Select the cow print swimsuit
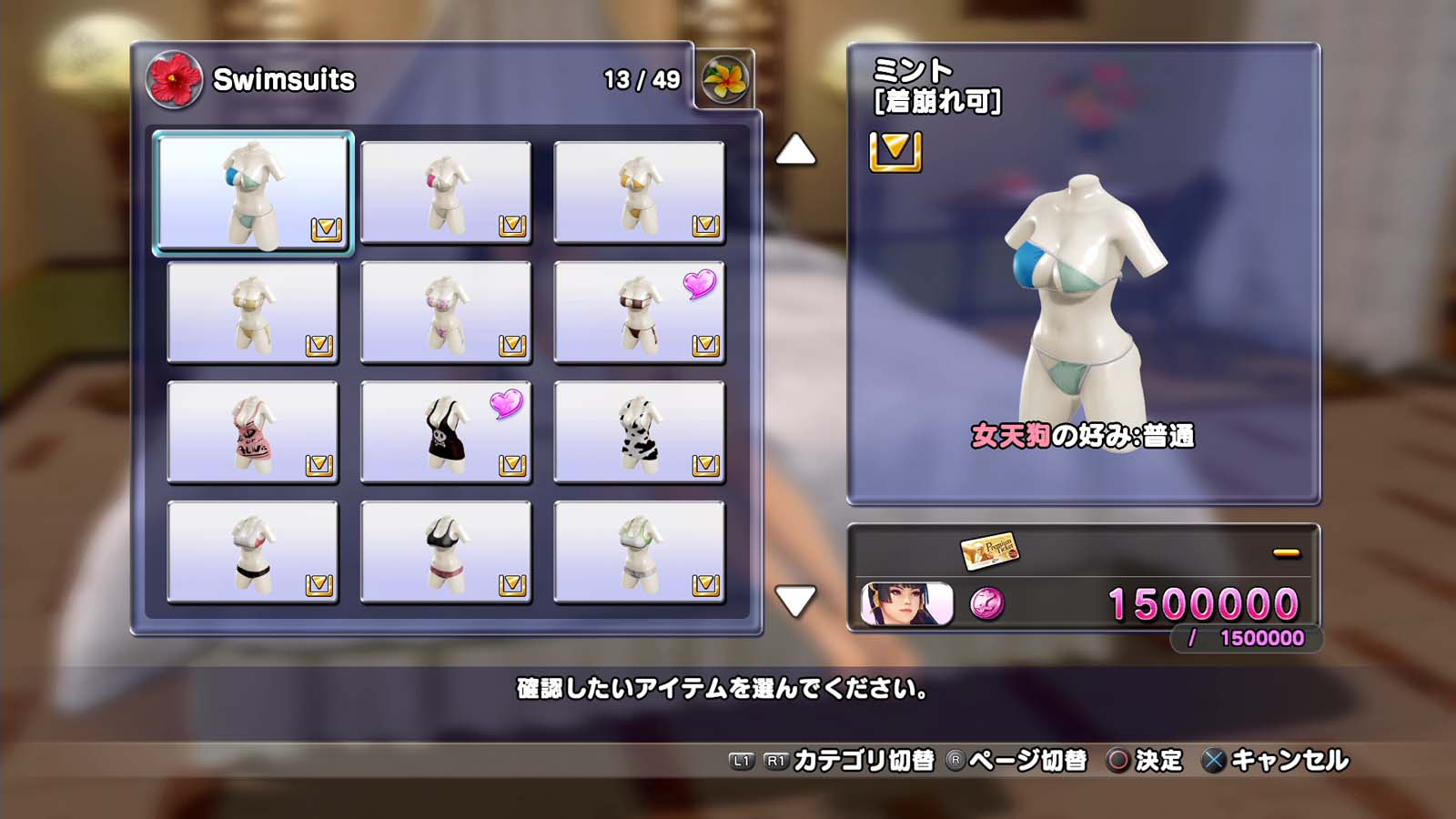Viewport: 1456px width, 819px height. tap(639, 432)
